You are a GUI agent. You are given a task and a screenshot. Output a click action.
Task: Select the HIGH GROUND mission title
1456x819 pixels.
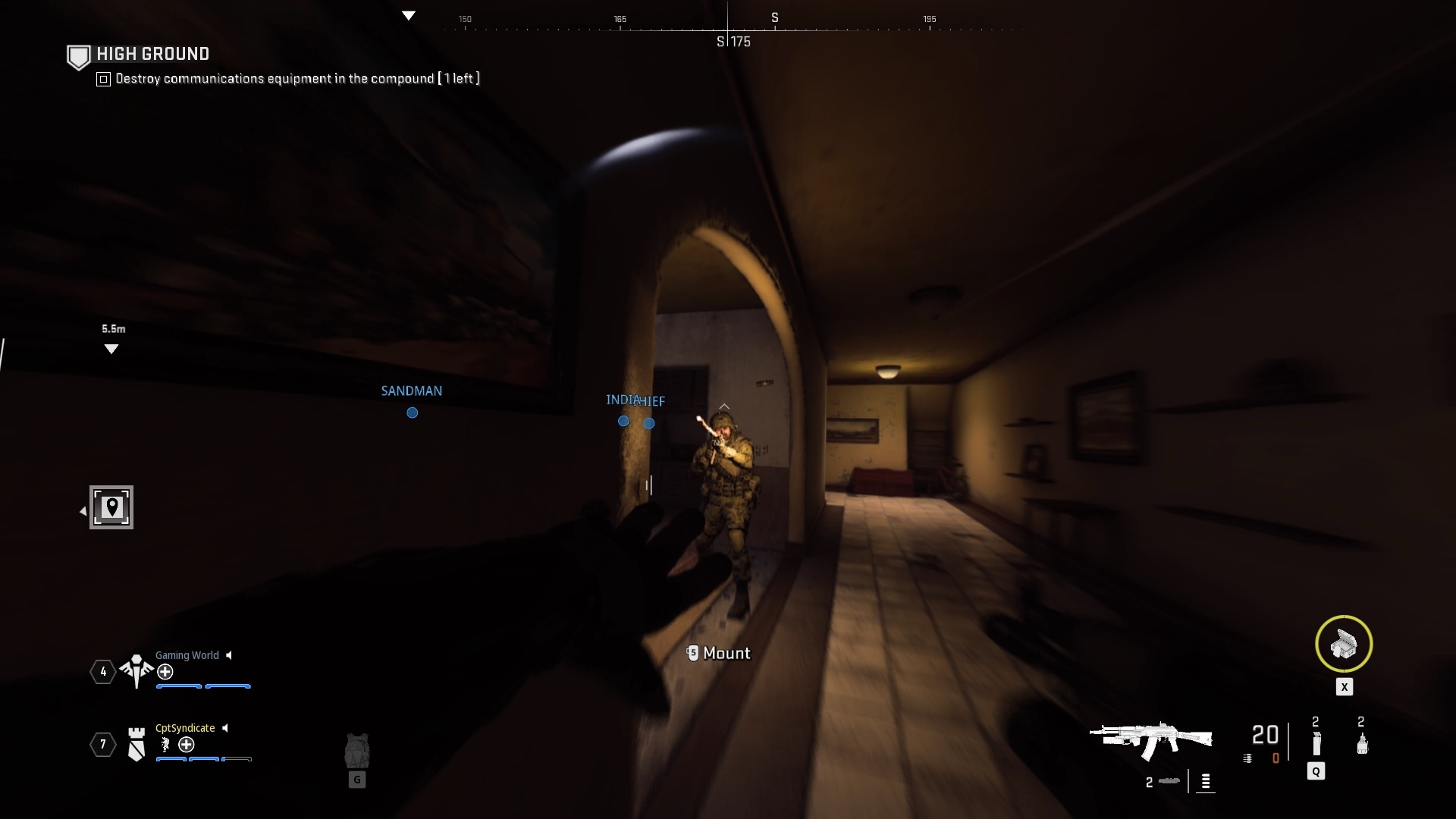152,53
